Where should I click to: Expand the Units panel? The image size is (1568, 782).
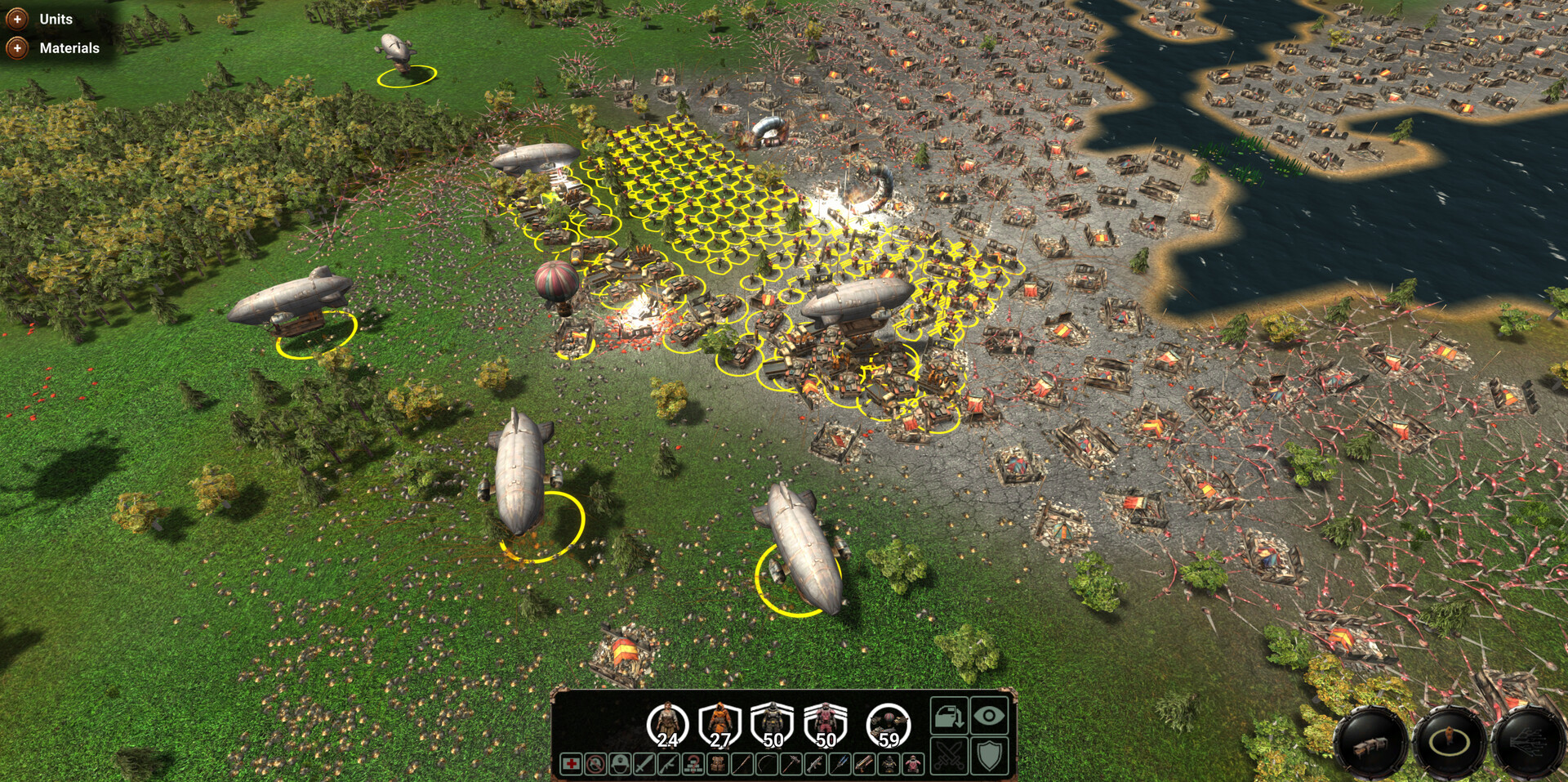[x=17, y=19]
